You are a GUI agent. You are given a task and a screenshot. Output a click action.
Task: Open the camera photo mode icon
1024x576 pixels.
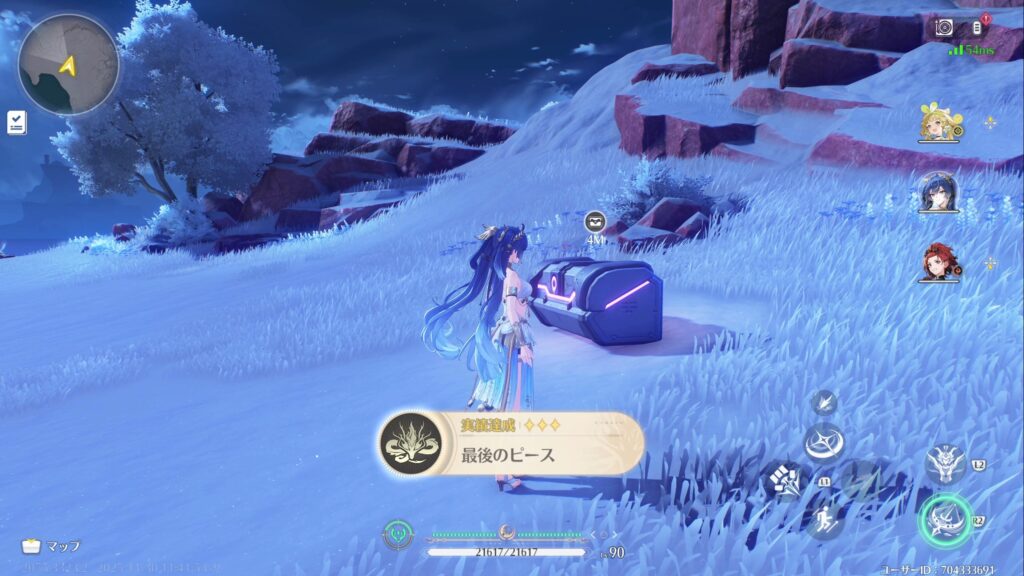click(x=944, y=27)
